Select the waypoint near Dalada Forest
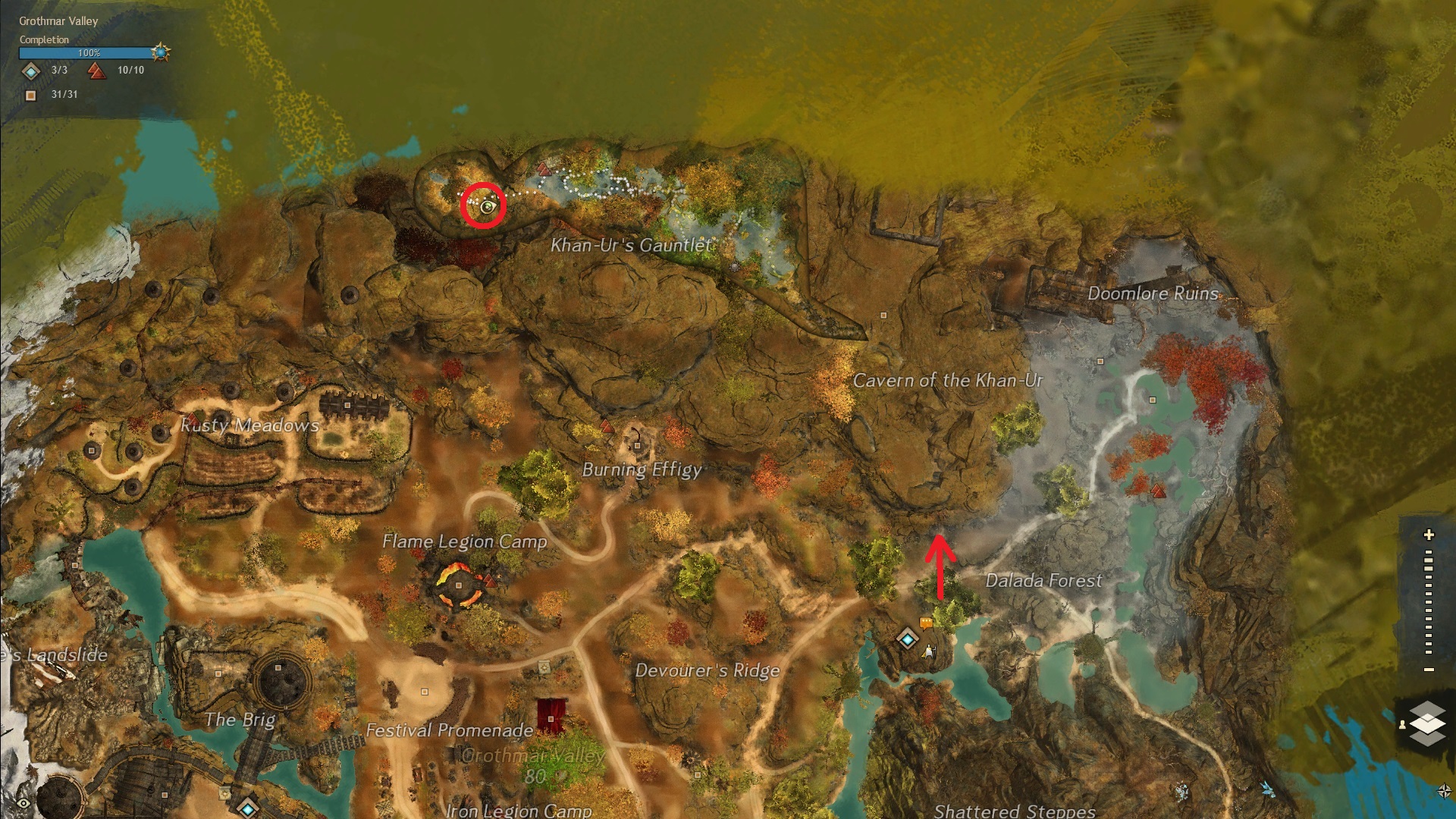 [x=907, y=639]
